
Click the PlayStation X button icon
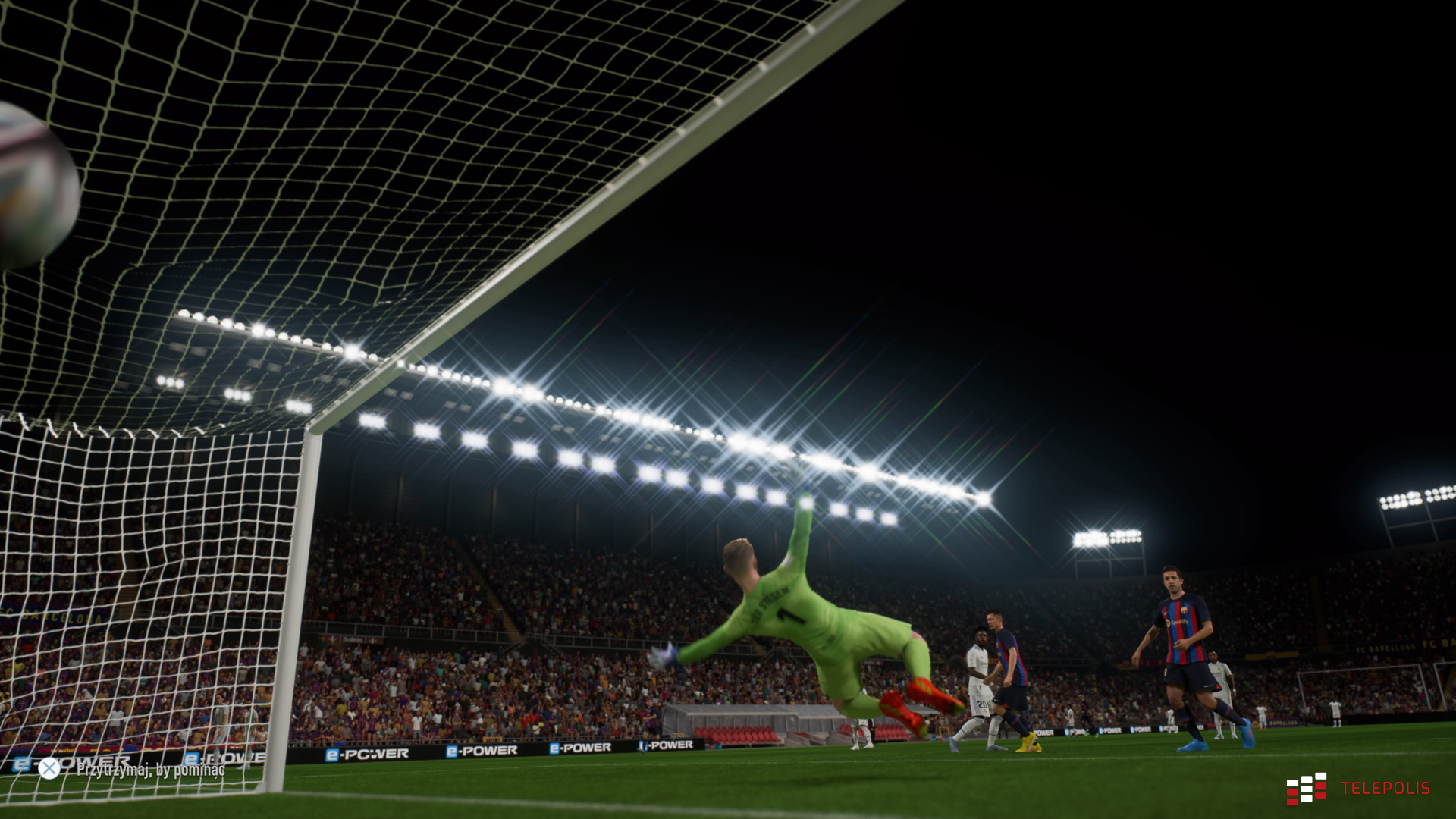49,770
